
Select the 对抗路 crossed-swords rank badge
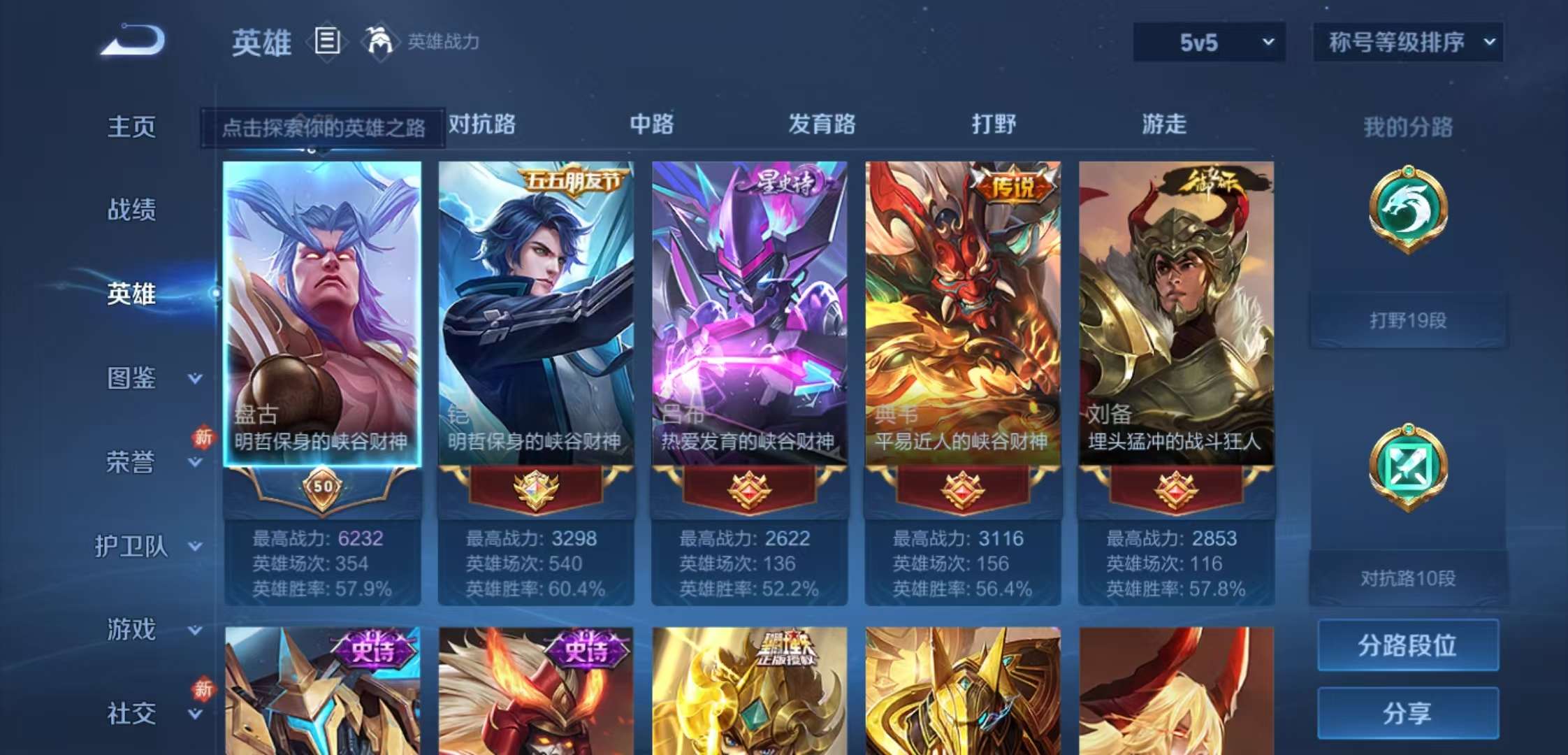tap(1407, 463)
